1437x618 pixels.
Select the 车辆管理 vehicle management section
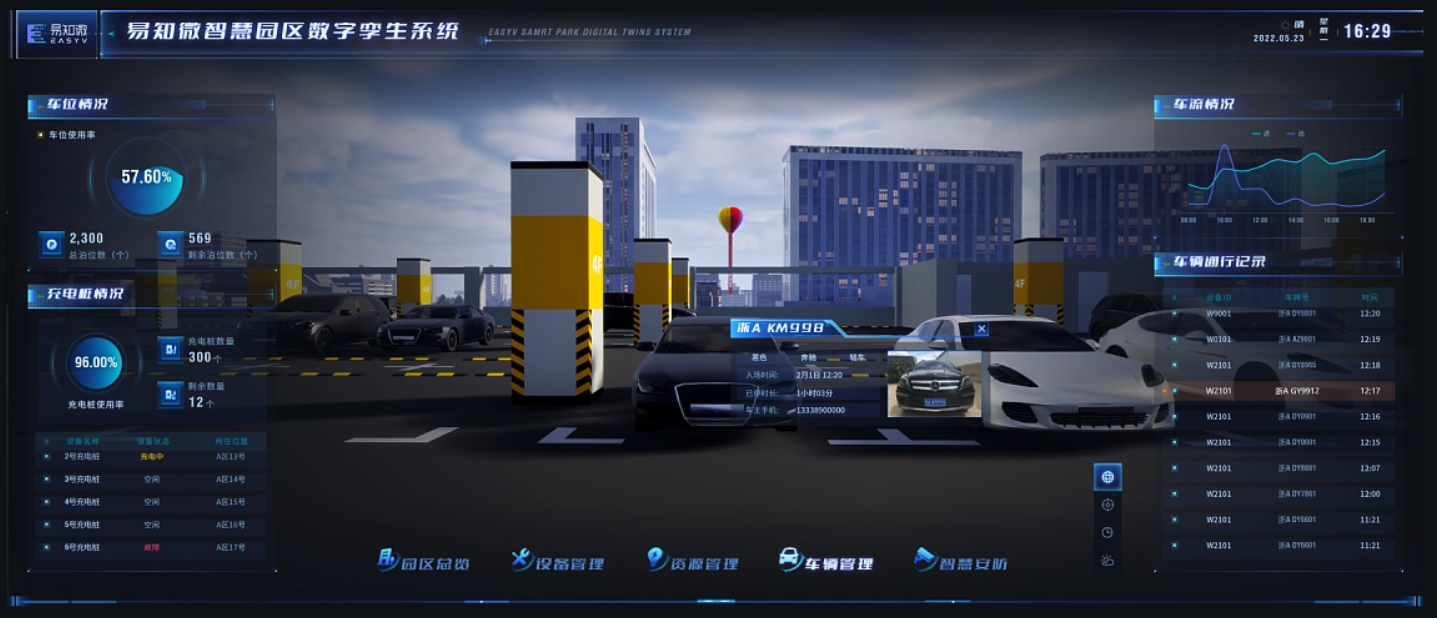point(826,562)
